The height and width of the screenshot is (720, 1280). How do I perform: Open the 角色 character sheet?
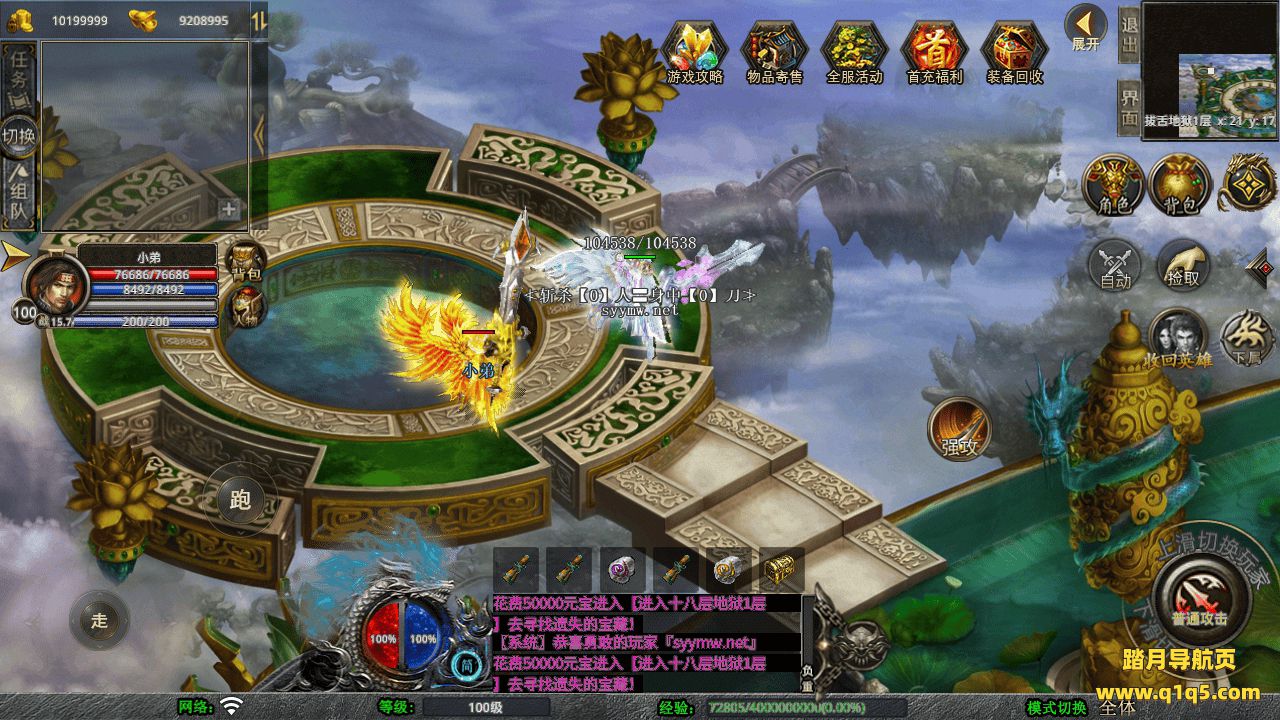[1114, 185]
